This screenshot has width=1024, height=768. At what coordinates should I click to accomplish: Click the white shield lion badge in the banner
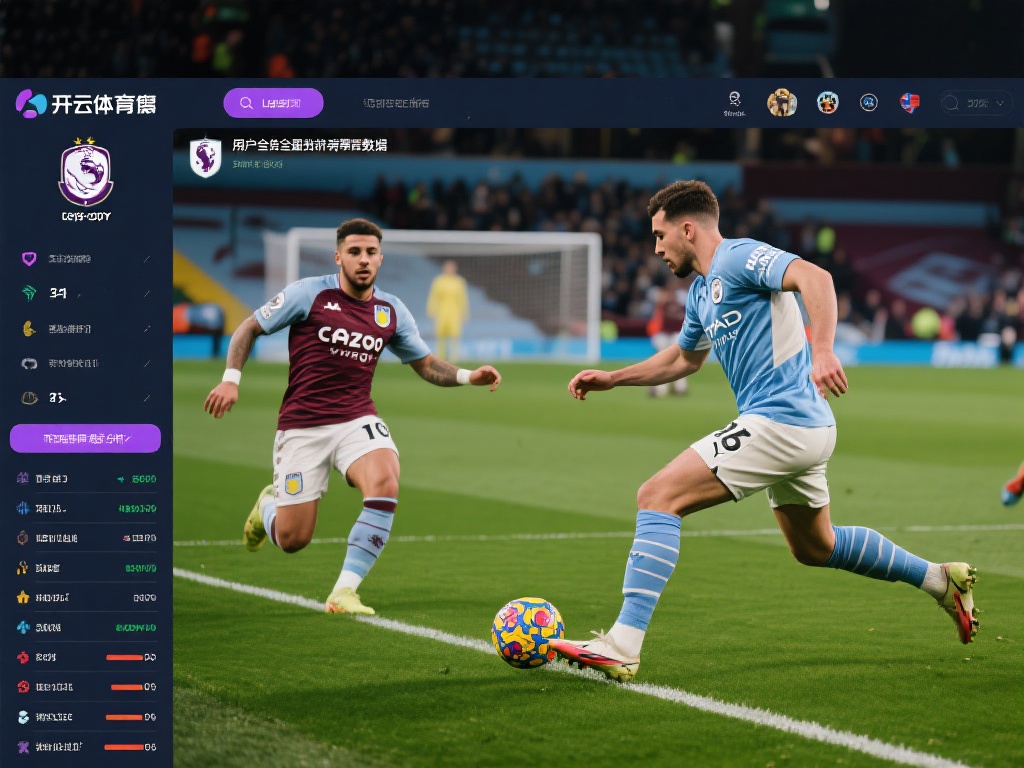click(205, 157)
